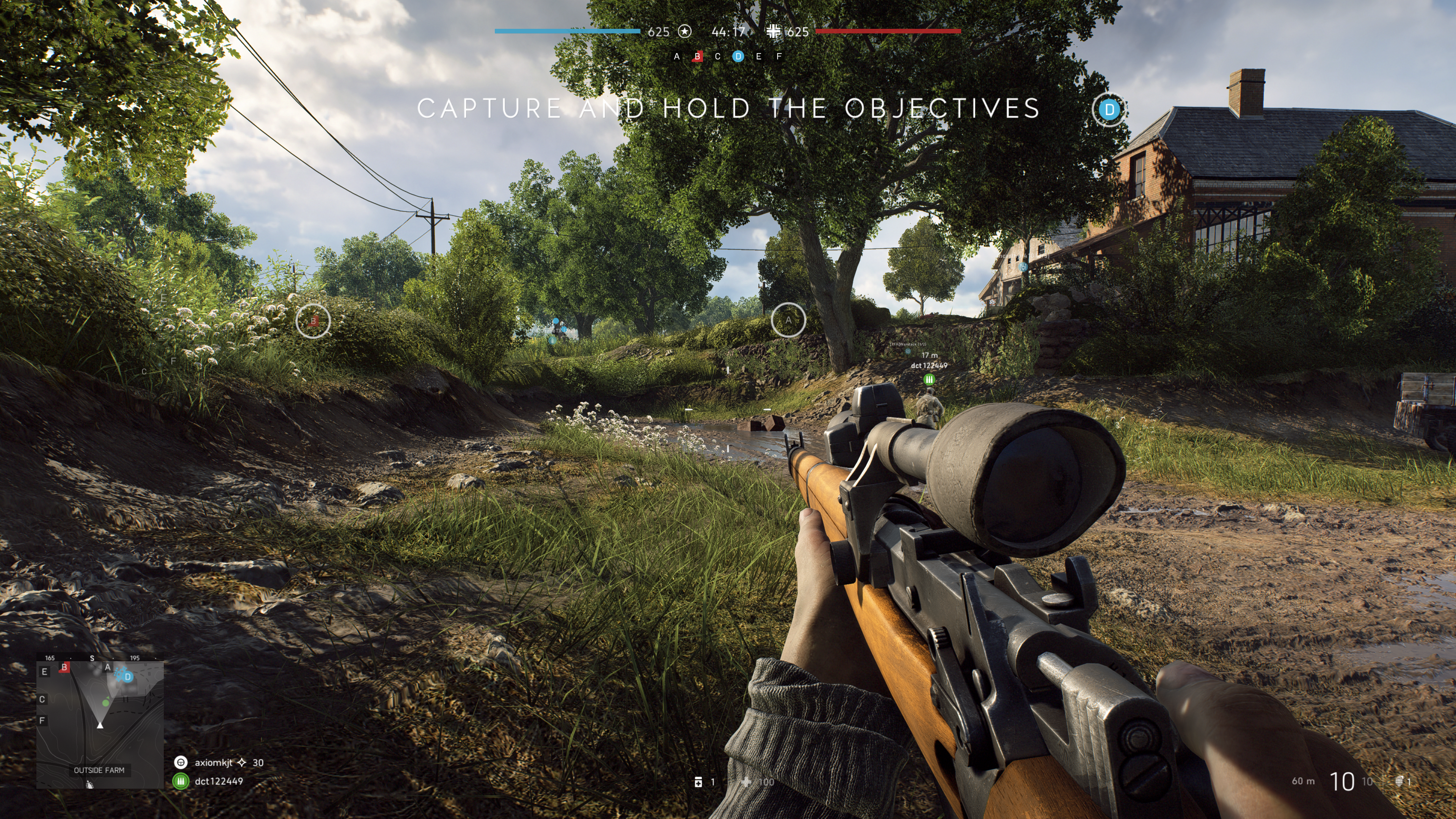This screenshot has width=1456, height=819.
Task: Select objective A in the top flag bar
Action: 676,56
